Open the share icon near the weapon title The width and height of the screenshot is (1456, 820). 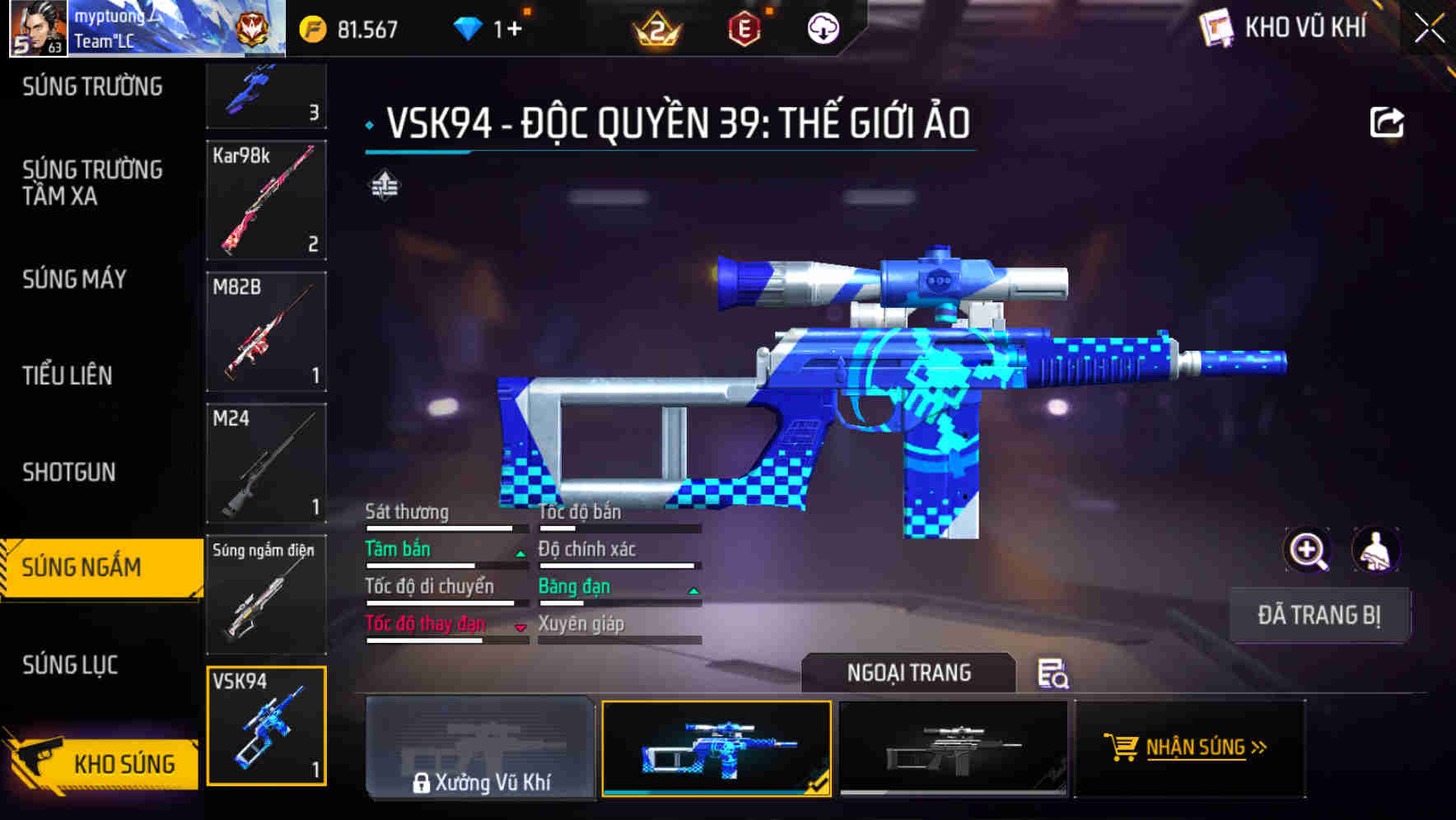point(1388,121)
